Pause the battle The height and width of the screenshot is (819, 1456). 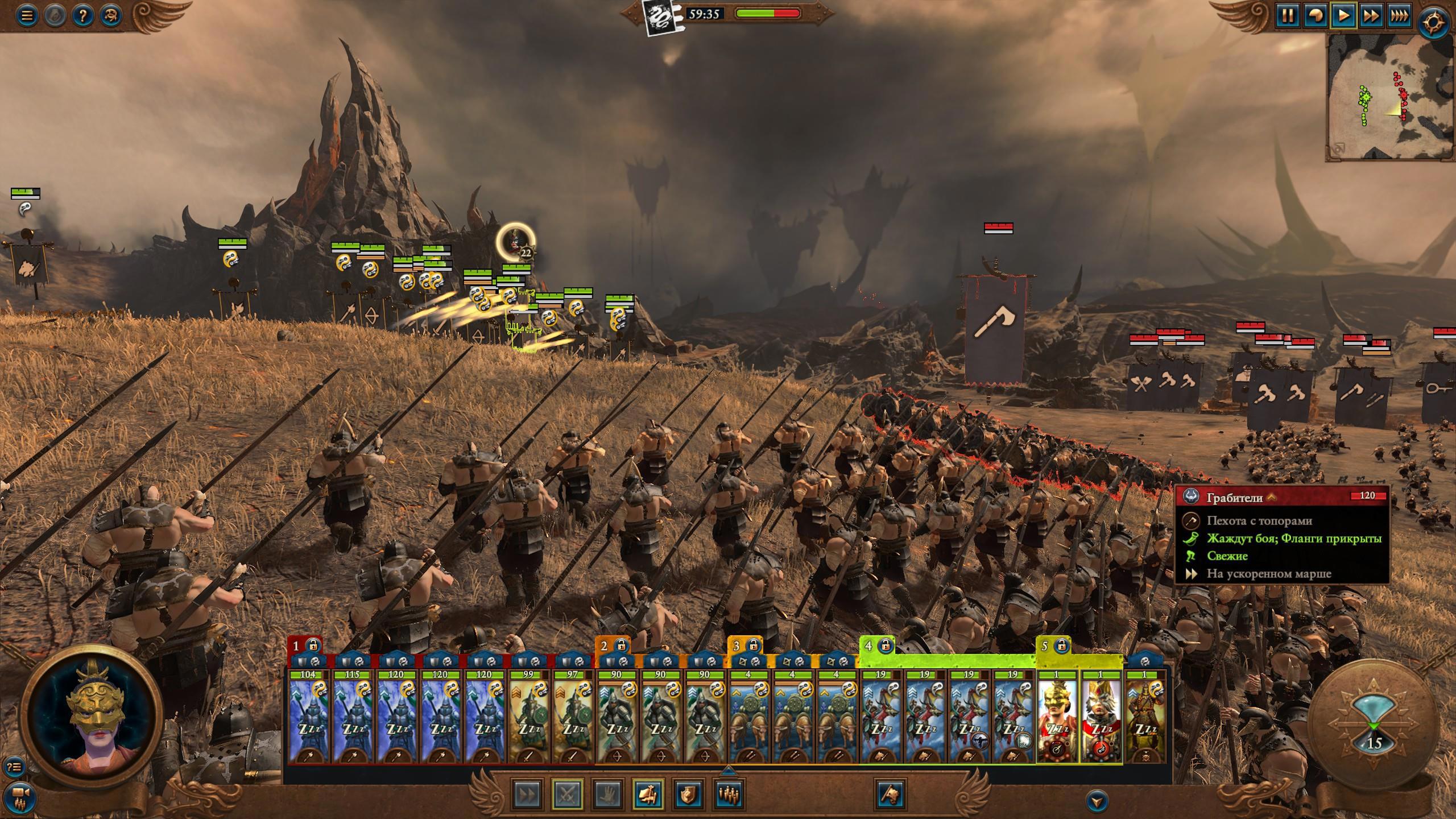coord(1288,15)
